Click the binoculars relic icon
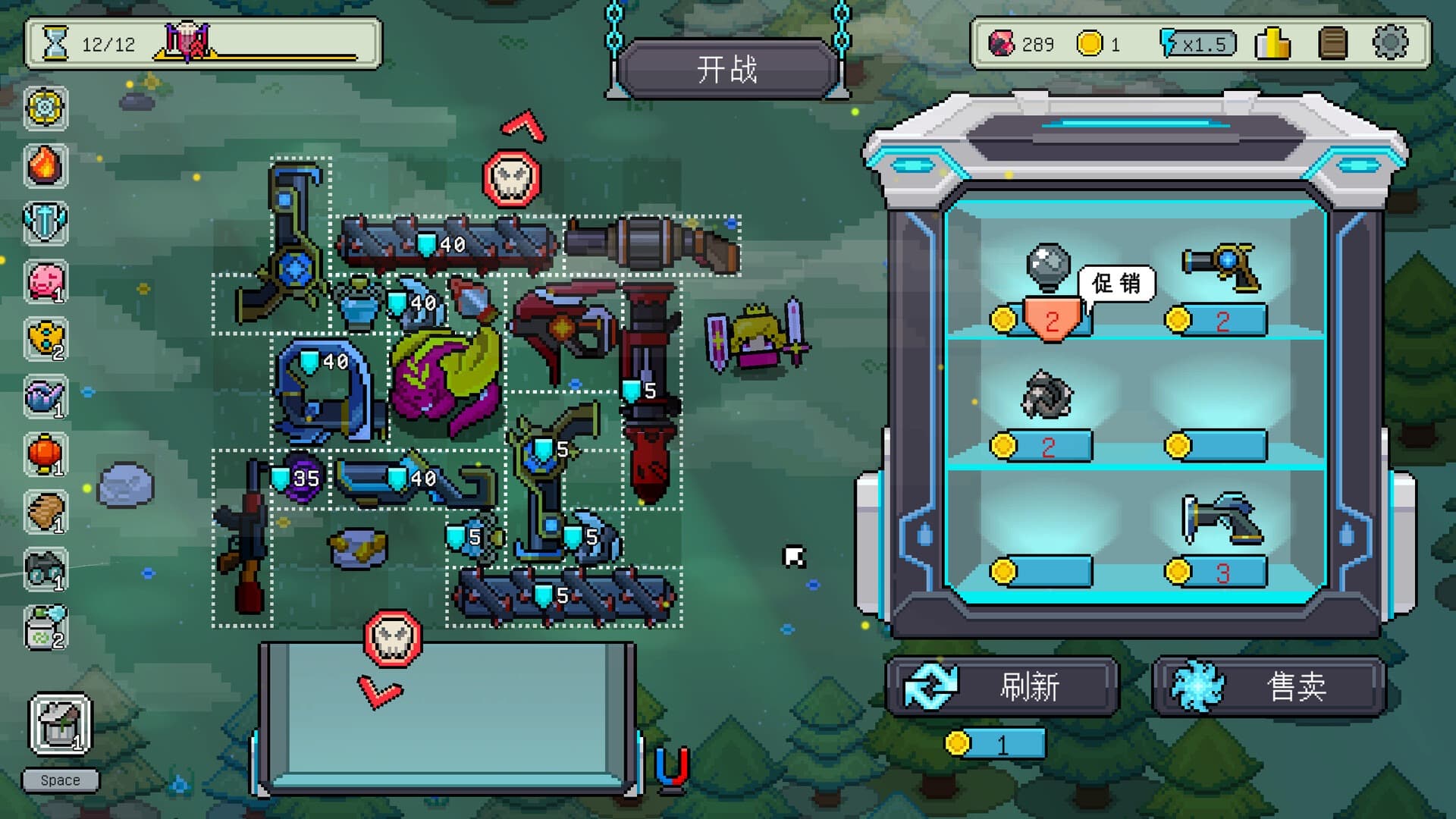 (45, 570)
